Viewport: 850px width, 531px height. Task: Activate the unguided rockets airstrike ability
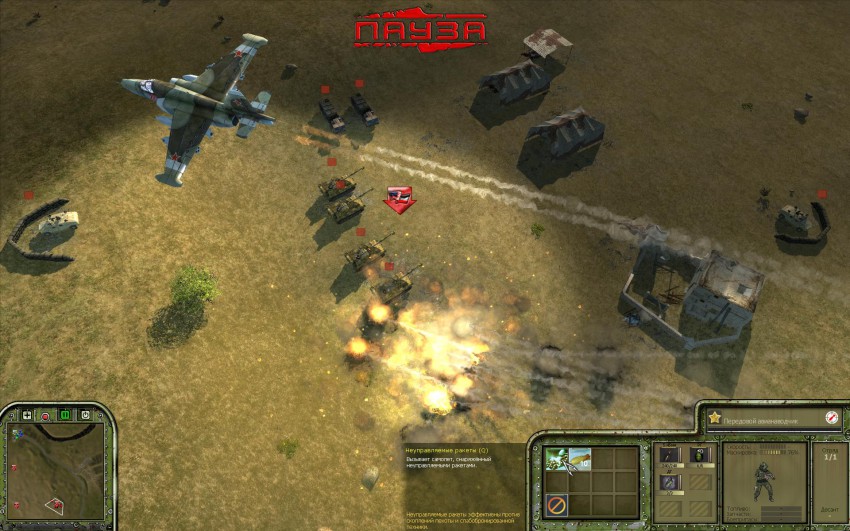tap(558, 459)
